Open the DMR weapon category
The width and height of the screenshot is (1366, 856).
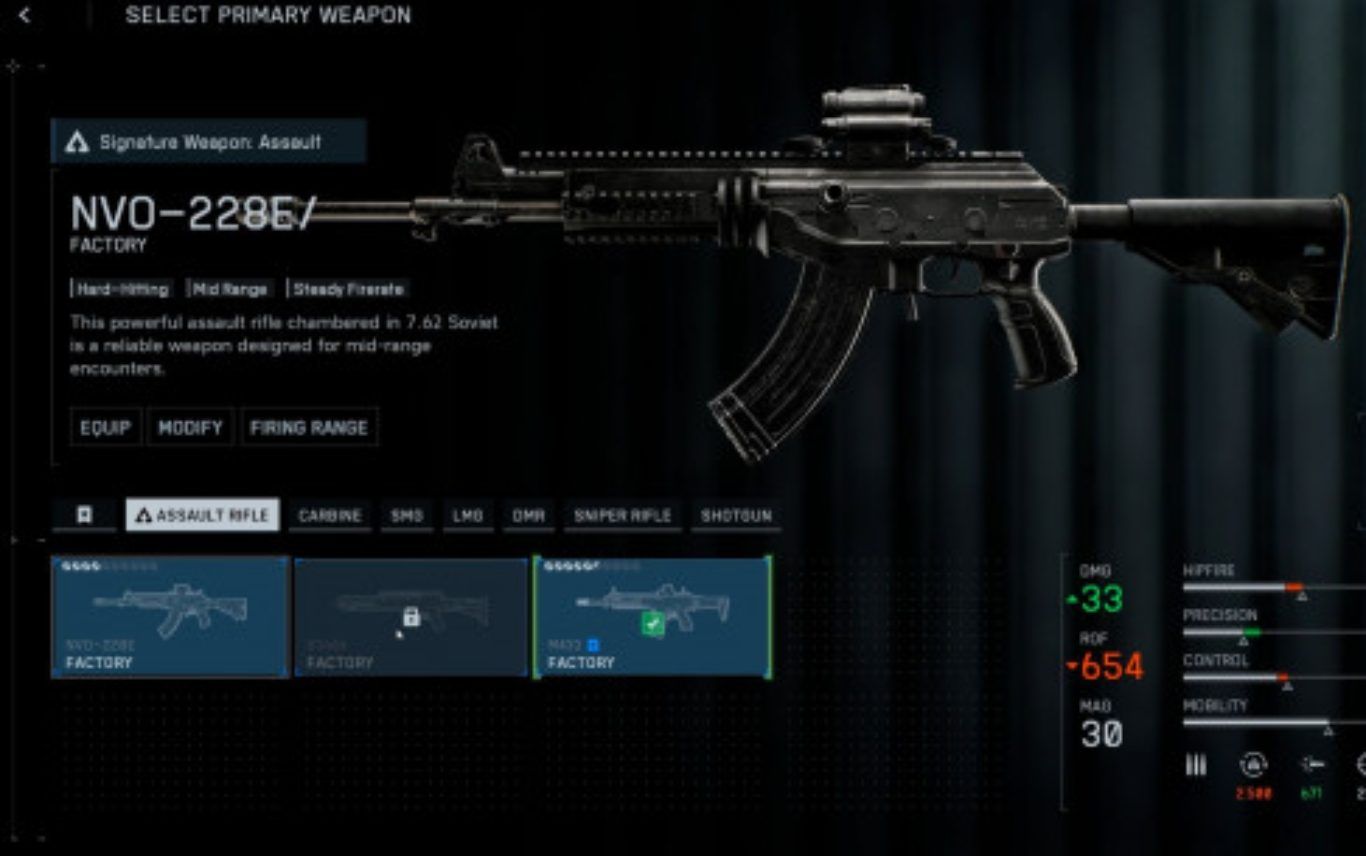point(528,516)
